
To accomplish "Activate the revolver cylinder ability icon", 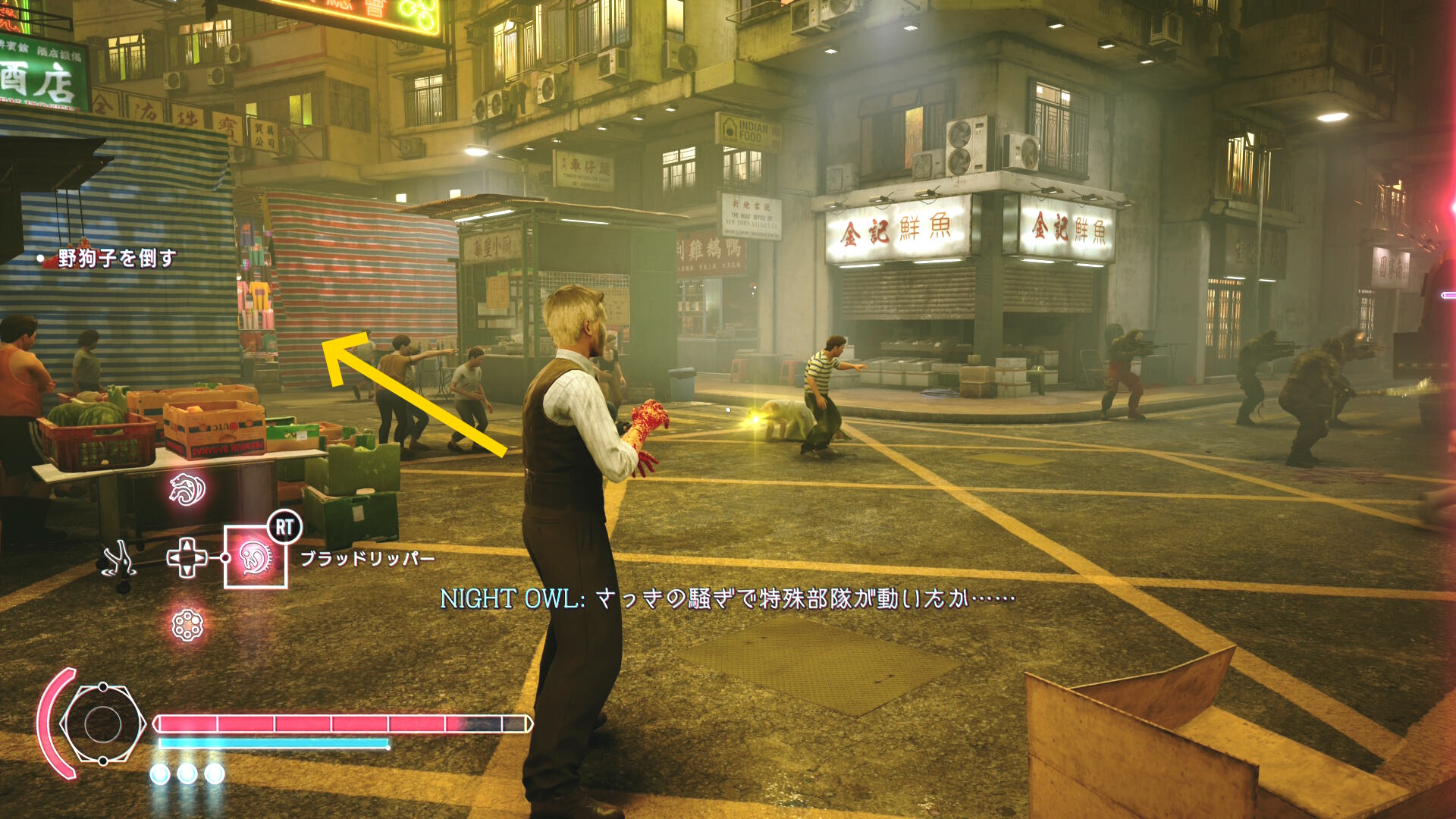I will pos(187,626).
